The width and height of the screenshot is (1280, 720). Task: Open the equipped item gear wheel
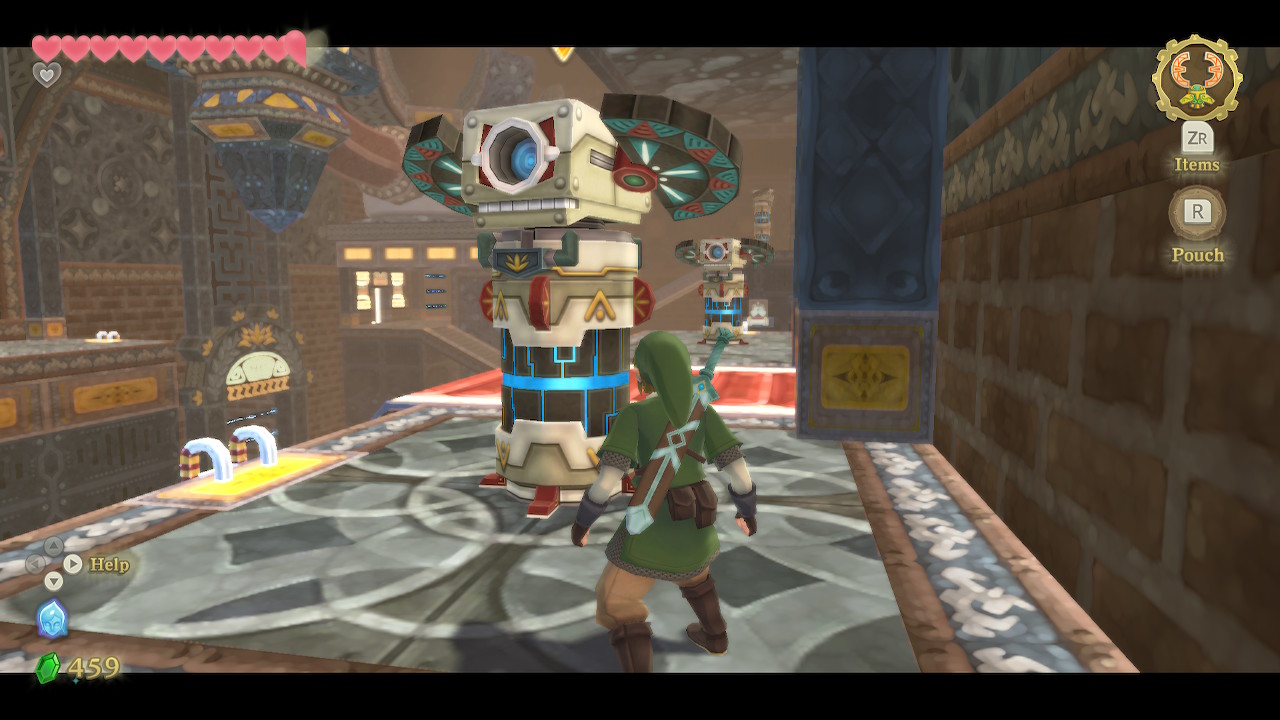point(1197,78)
